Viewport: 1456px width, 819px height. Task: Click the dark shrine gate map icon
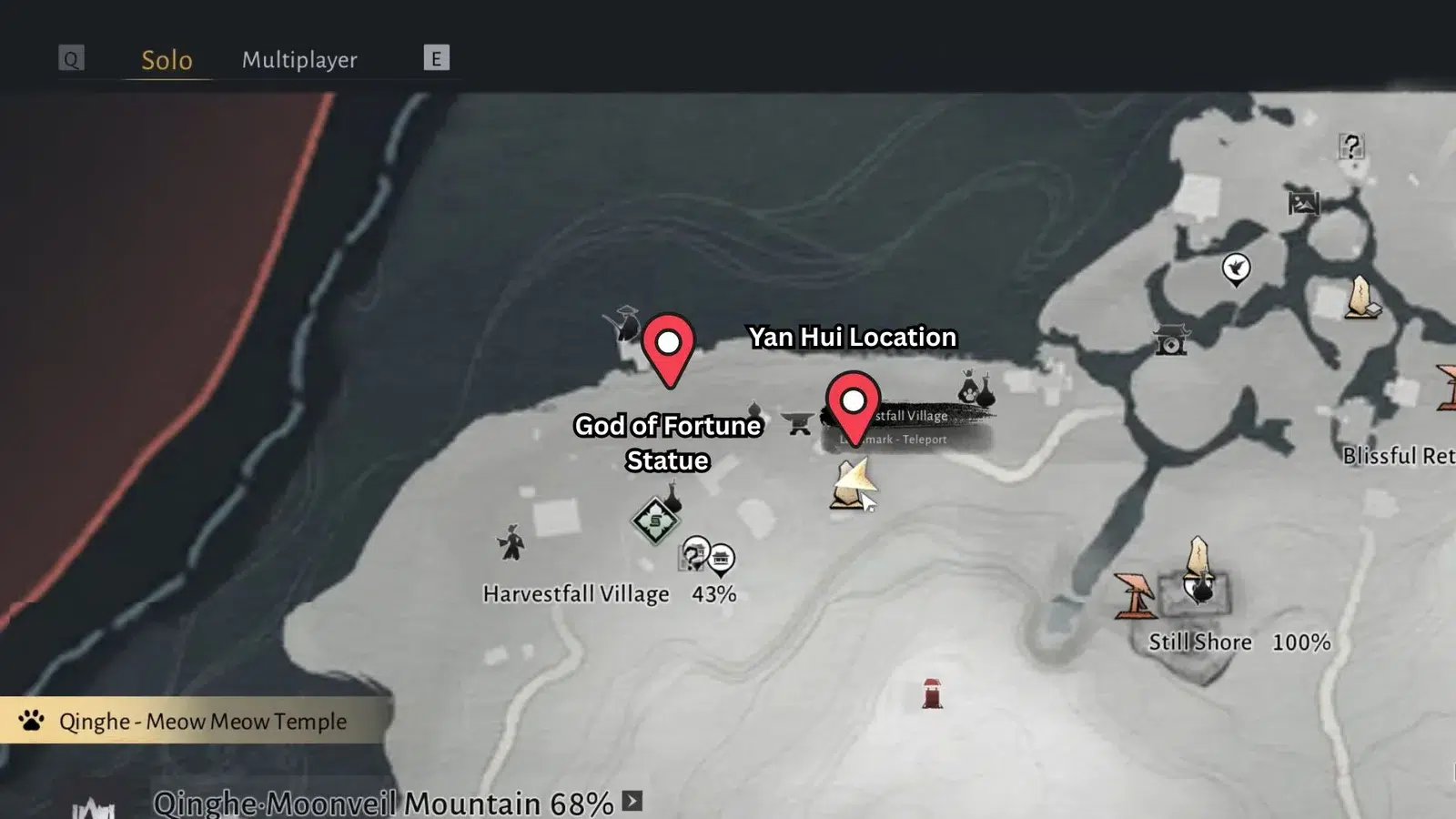click(x=1171, y=340)
